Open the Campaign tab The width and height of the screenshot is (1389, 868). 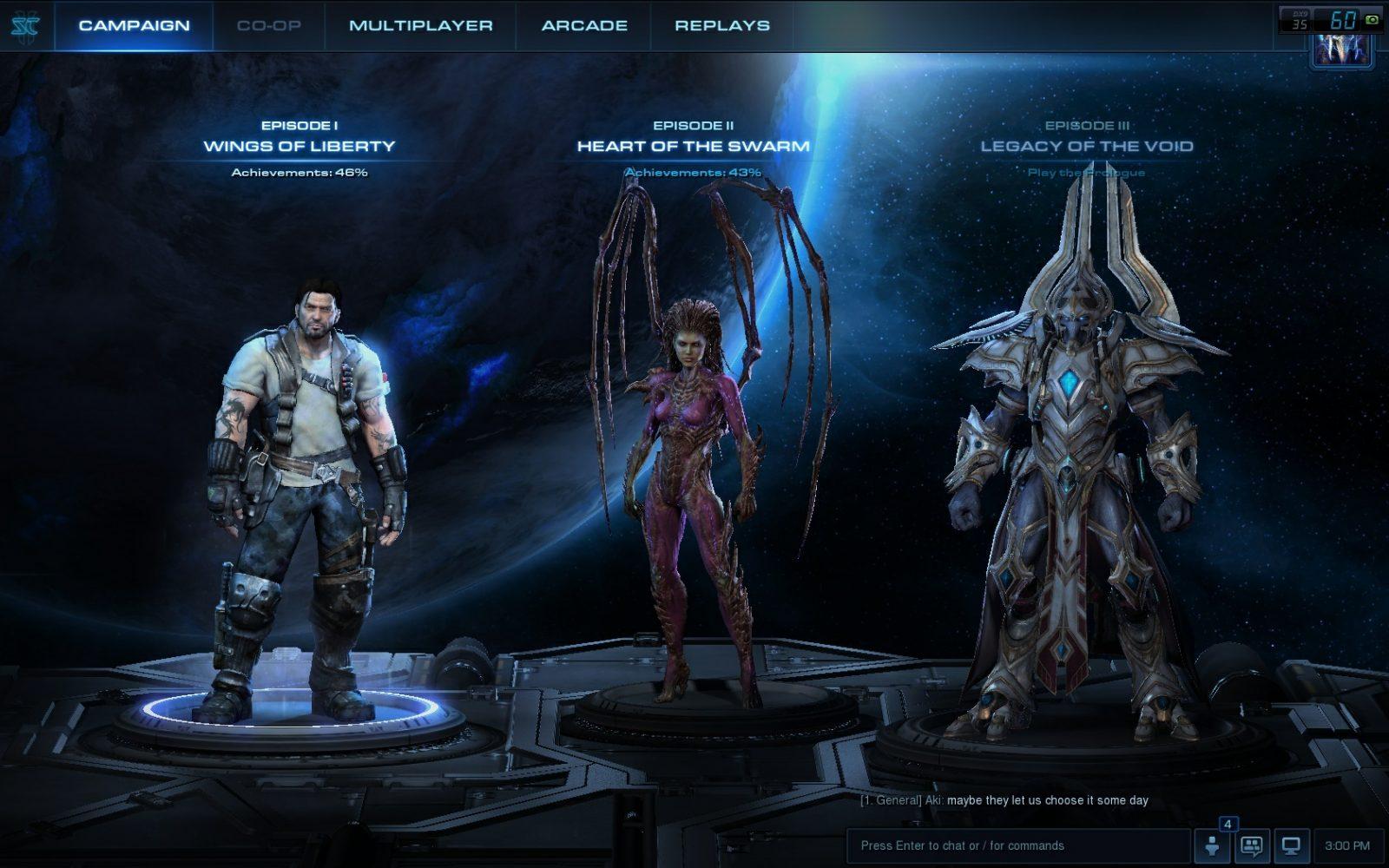(134, 25)
